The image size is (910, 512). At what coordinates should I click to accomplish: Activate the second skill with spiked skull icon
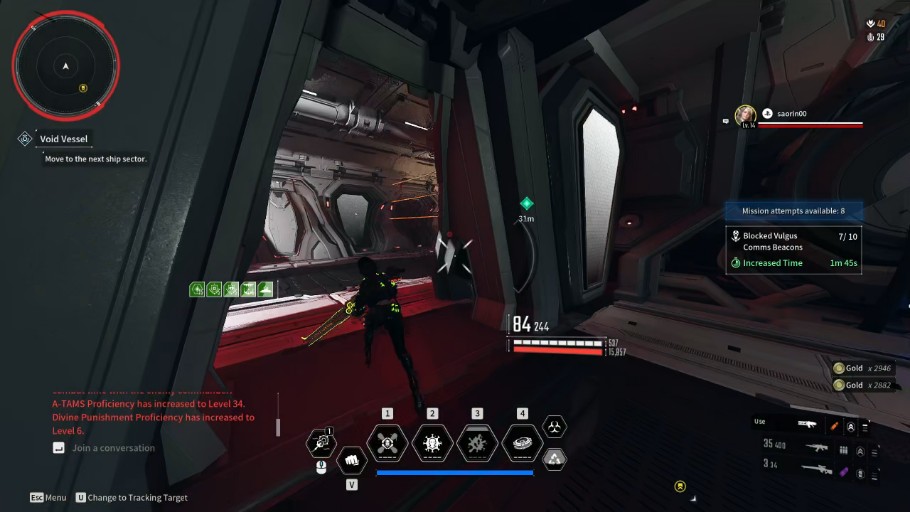point(432,442)
